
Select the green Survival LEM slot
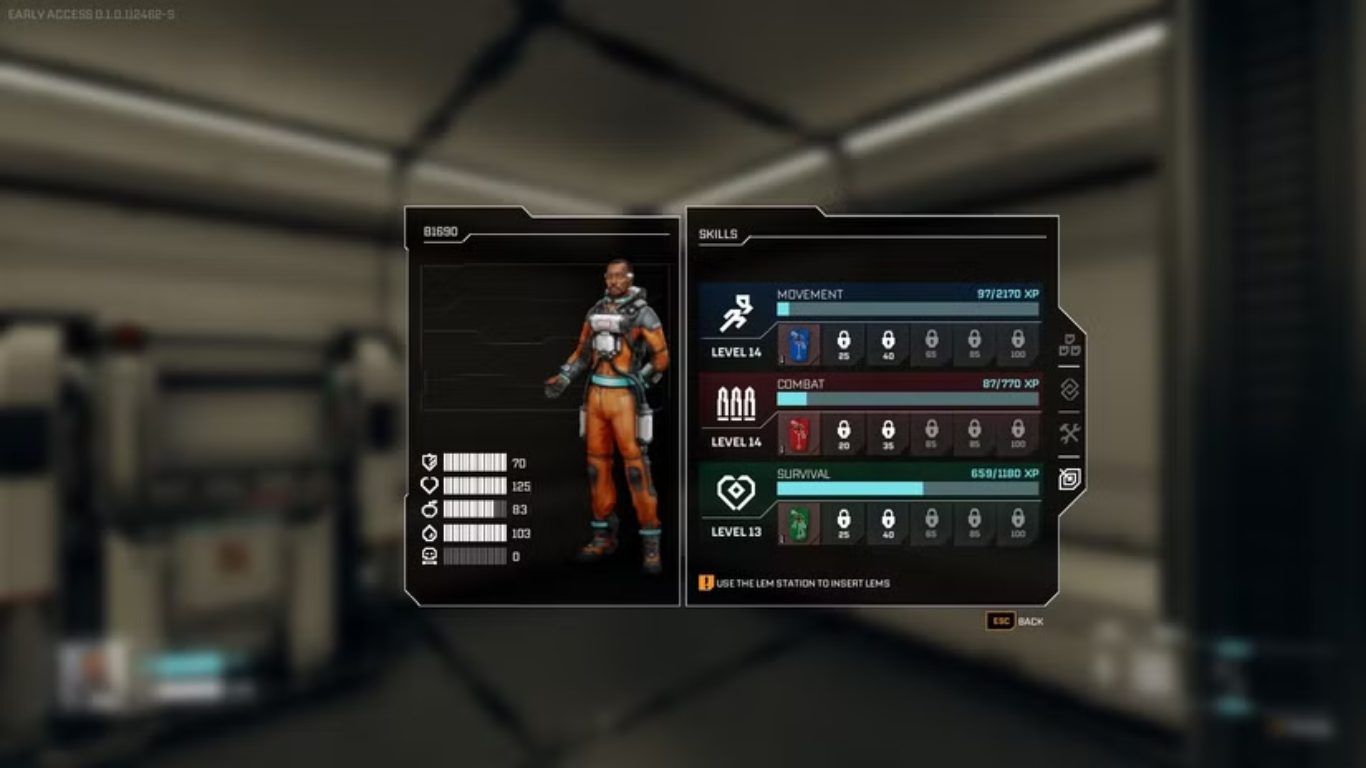point(799,523)
